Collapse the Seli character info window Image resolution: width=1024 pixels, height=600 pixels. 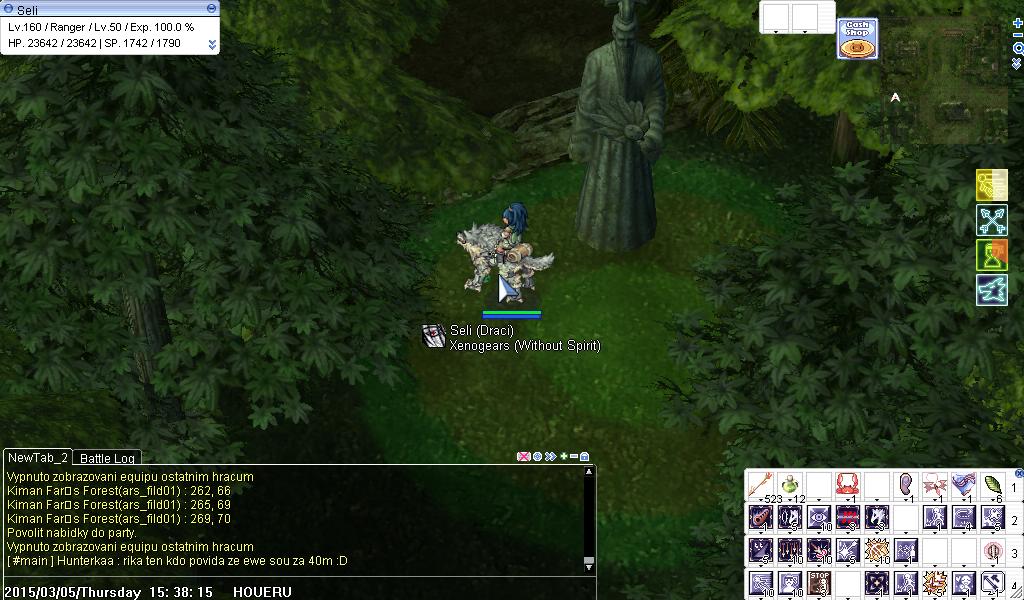click(211, 8)
